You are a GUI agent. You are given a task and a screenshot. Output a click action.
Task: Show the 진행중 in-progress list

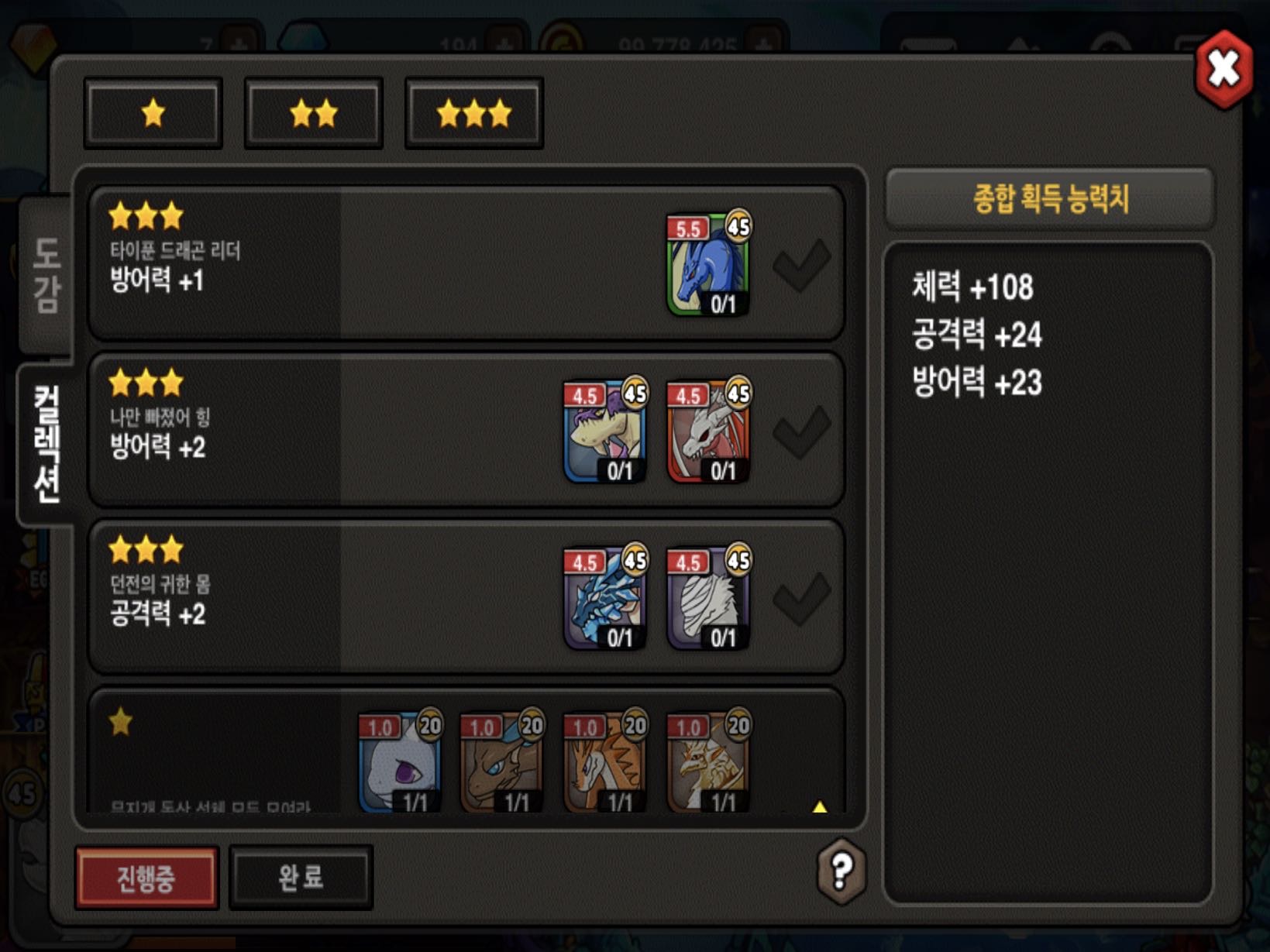click(x=146, y=878)
